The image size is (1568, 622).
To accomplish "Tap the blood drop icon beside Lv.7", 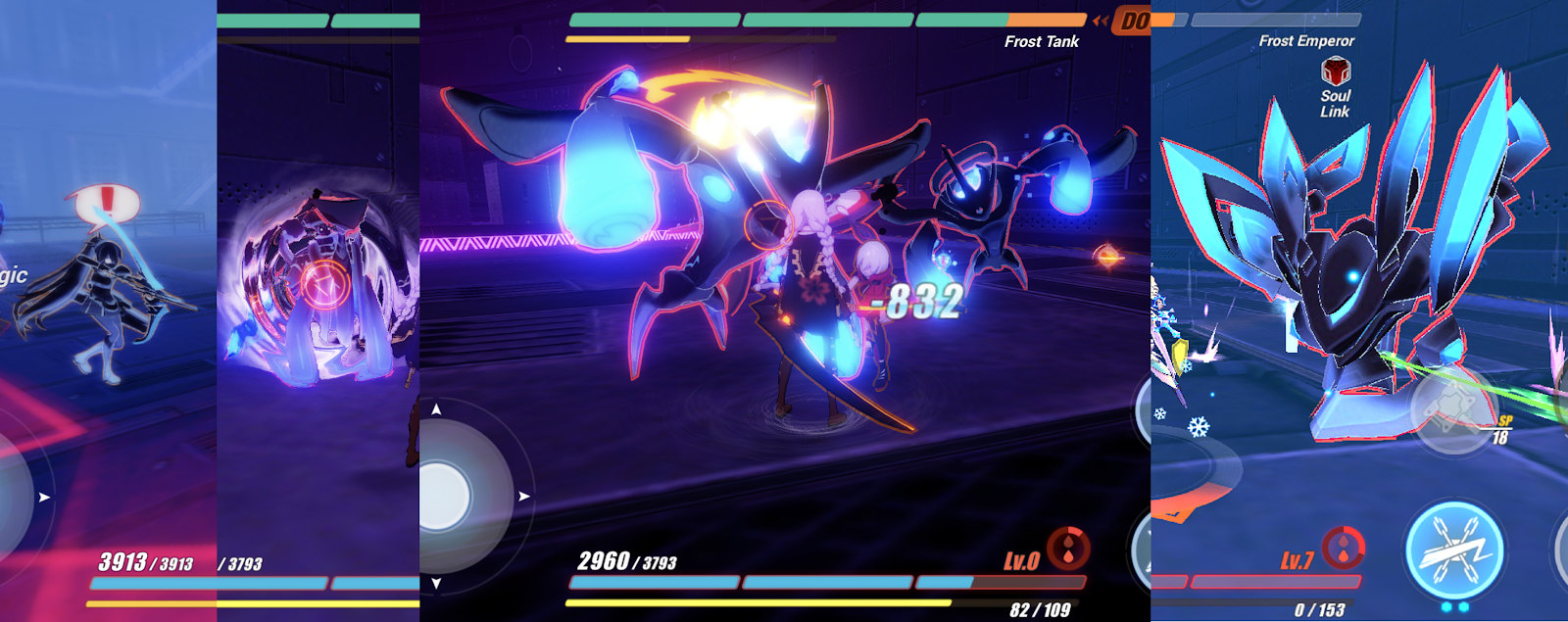I will [x=1344, y=549].
